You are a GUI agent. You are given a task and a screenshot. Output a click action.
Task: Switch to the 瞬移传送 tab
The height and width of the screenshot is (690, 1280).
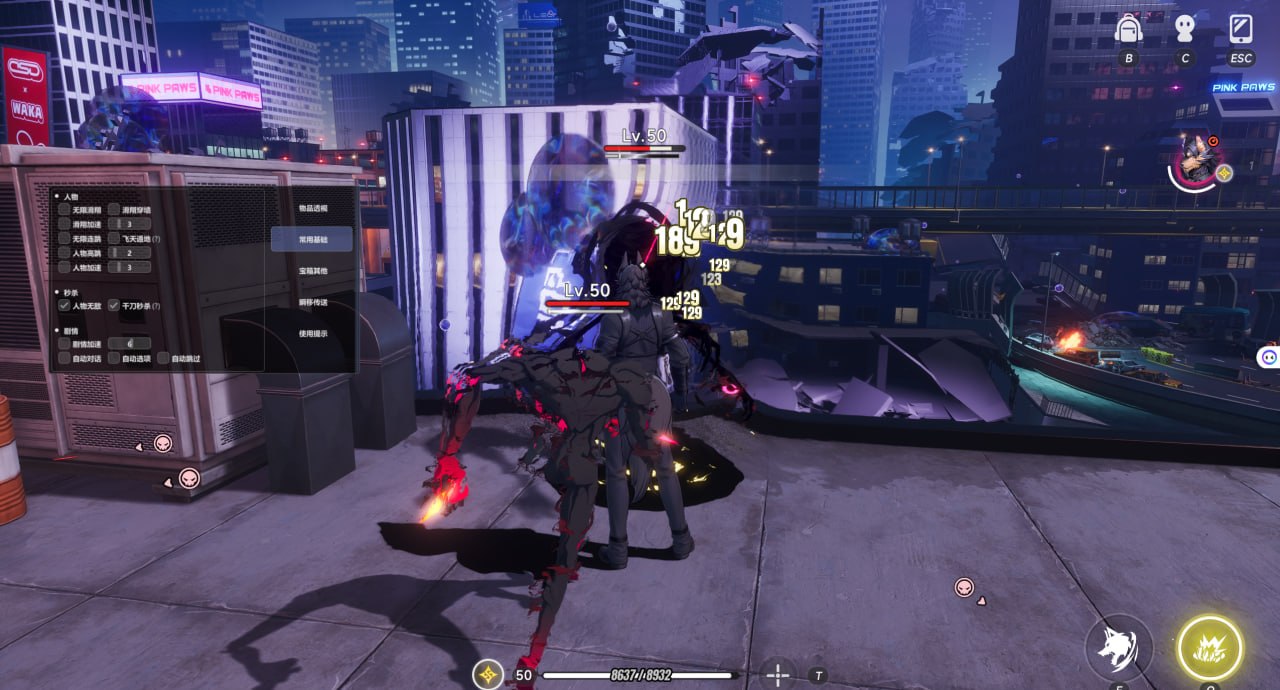(x=312, y=302)
